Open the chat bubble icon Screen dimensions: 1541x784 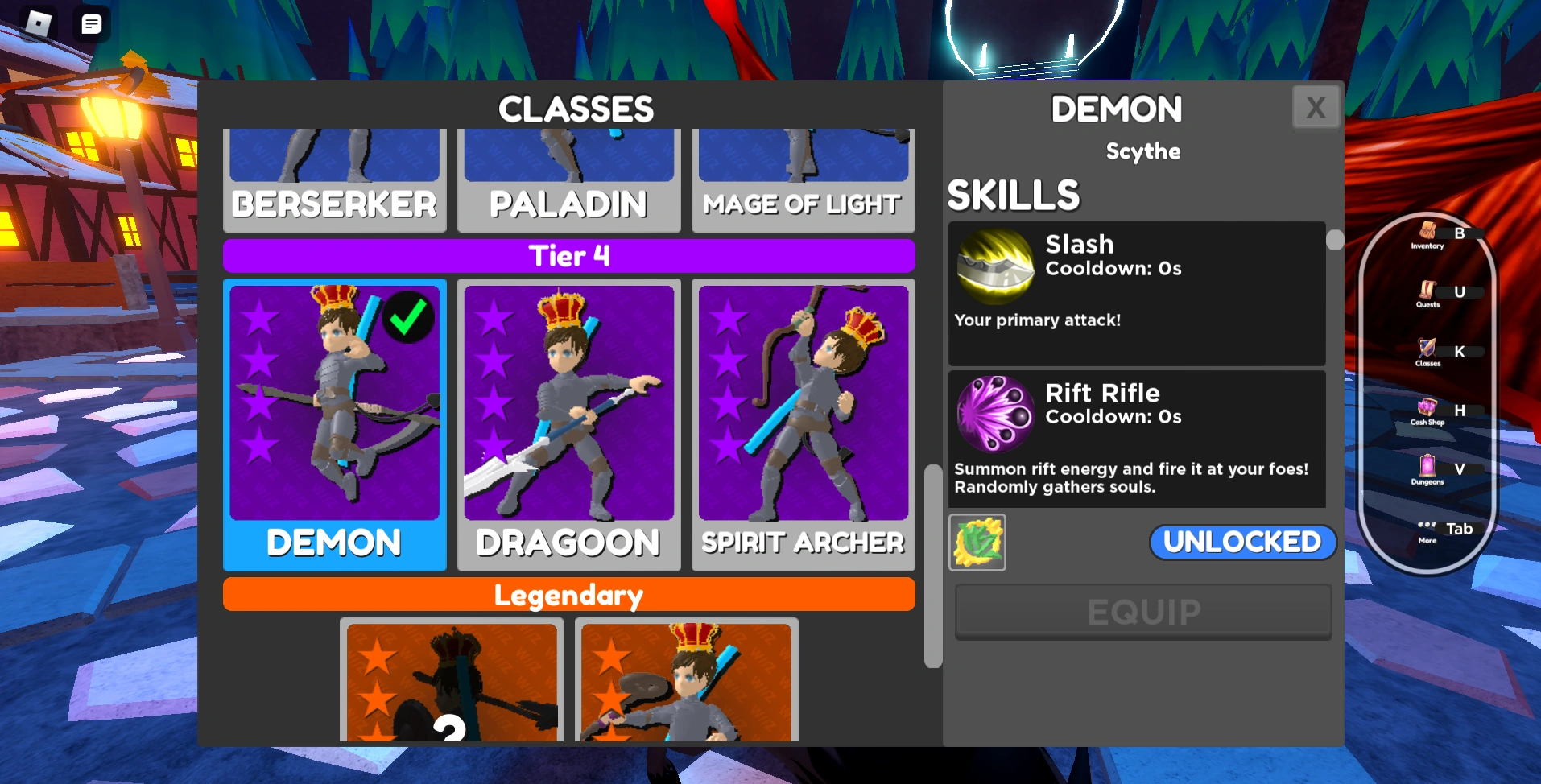click(90, 24)
